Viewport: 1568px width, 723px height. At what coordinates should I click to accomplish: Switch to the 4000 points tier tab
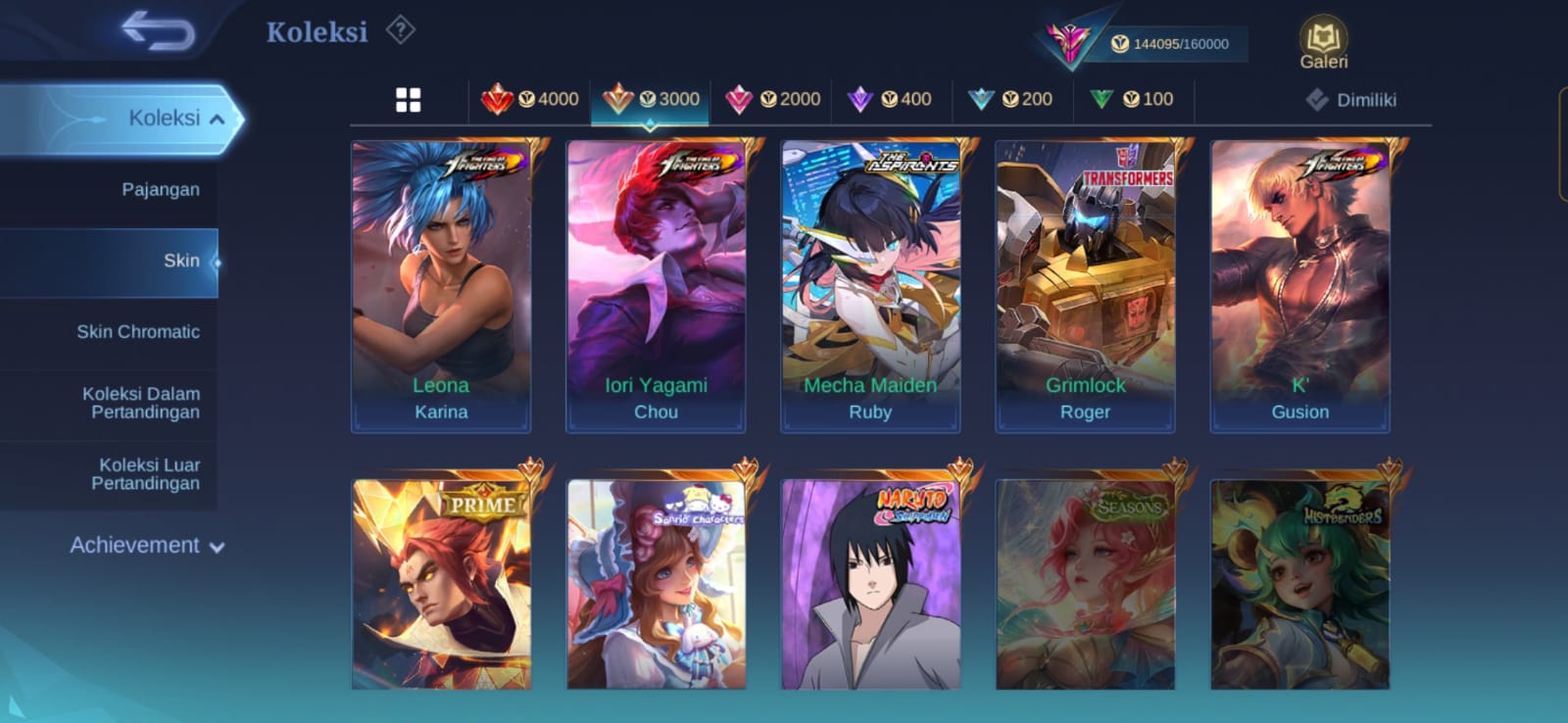click(x=530, y=99)
